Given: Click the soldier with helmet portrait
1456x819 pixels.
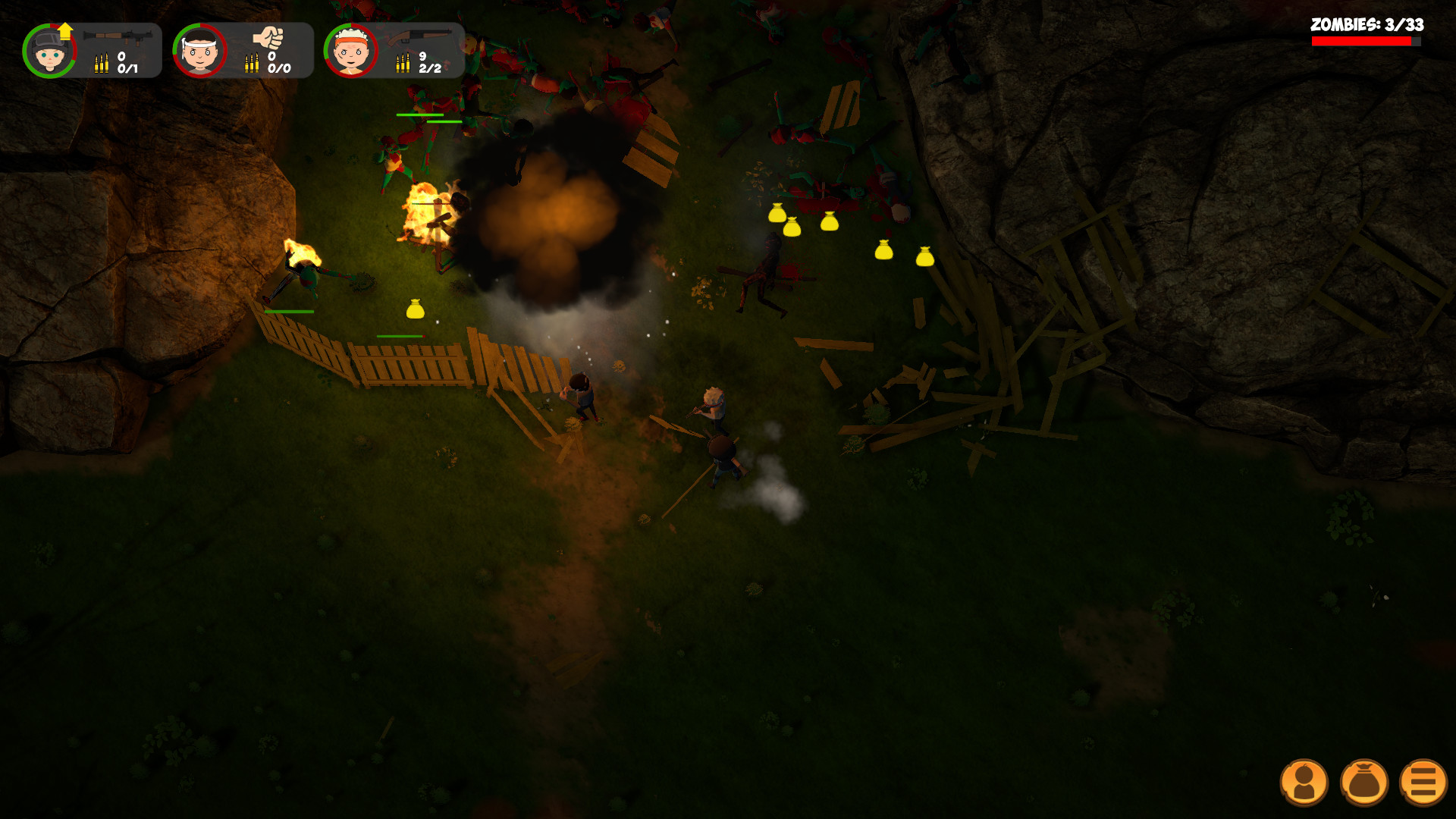Looking at the screenshot, I should click(49, 51).
